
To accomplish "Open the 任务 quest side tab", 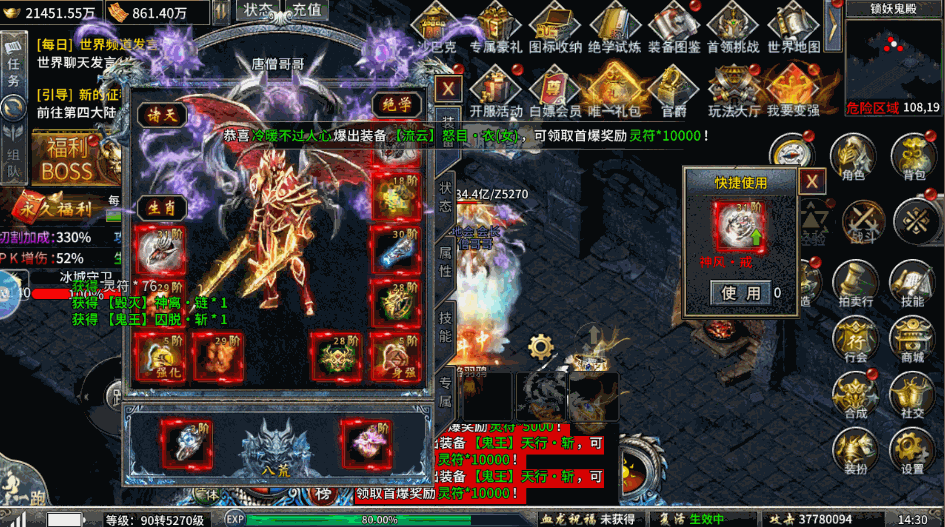I will (13, 65).
